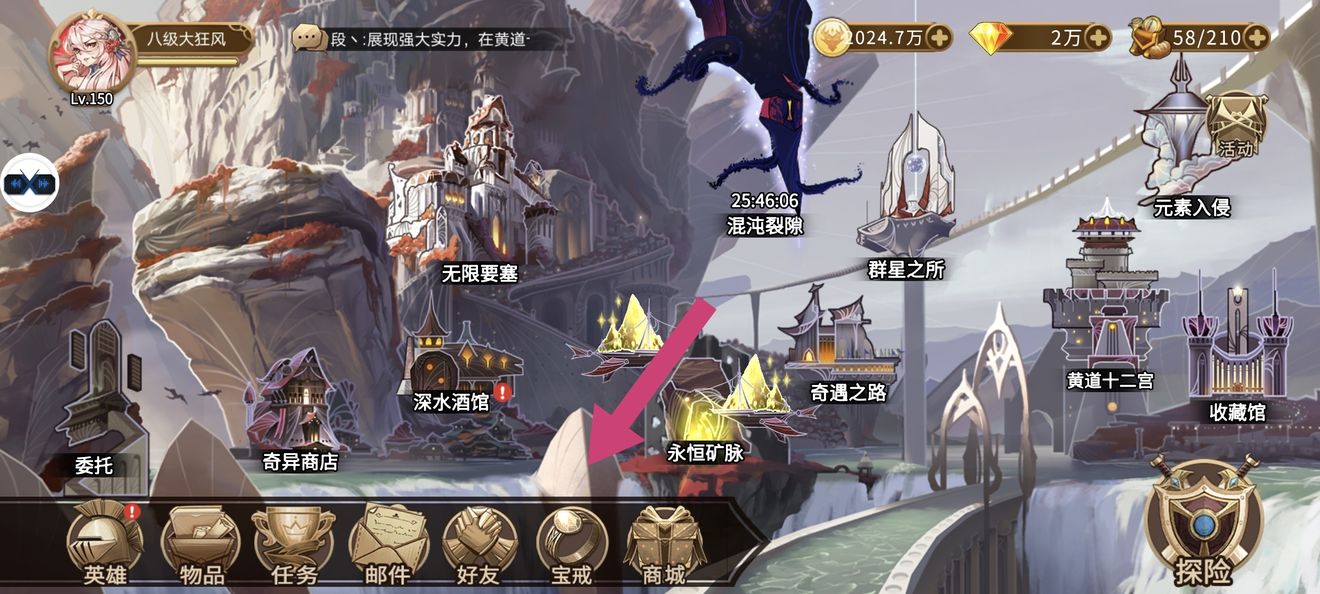Open the chat message bar
Viewport: 1320px width, 594px height.
click(x=430, y=39)
